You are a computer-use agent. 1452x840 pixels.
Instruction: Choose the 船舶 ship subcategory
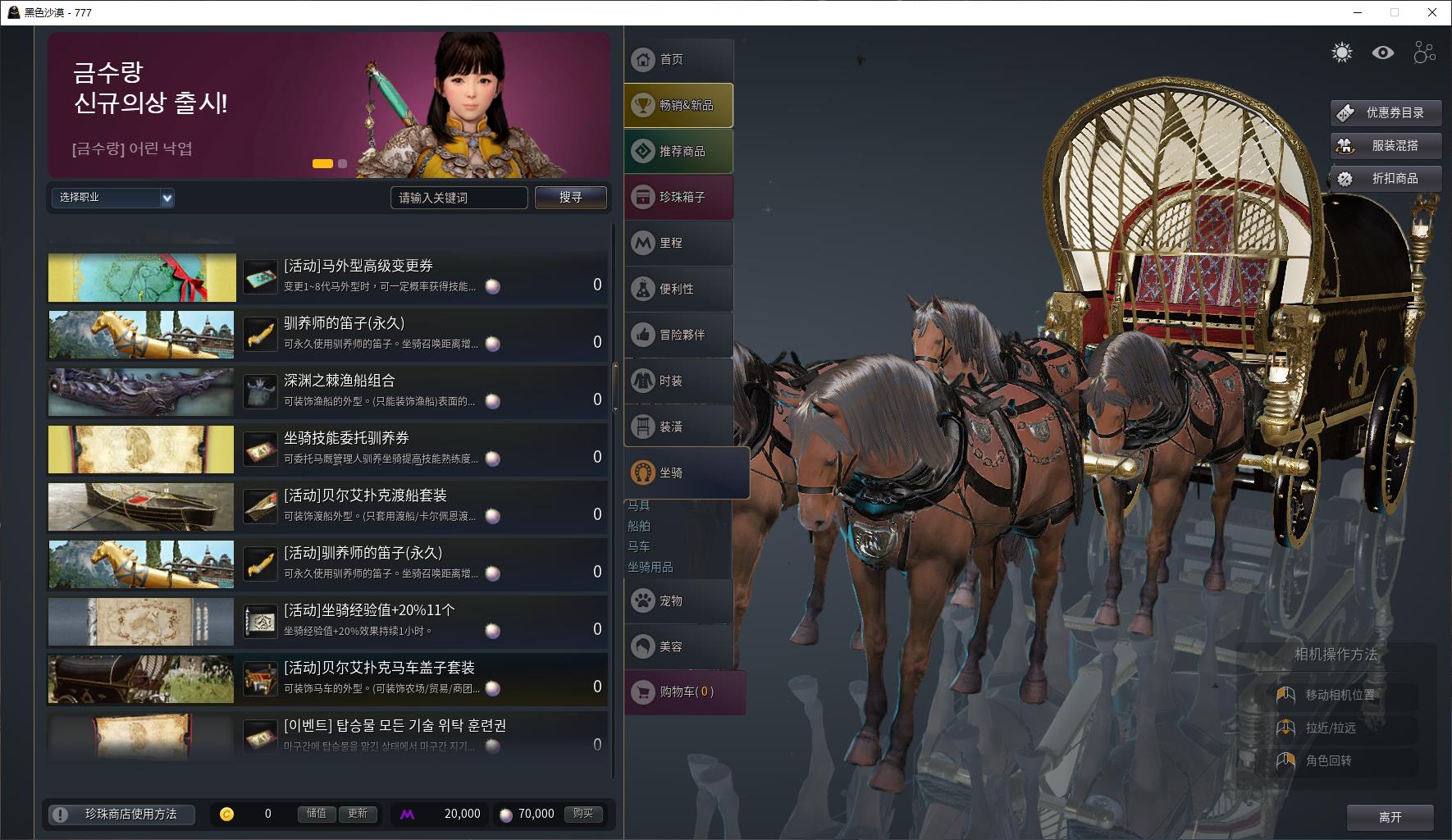pos(639,526)
